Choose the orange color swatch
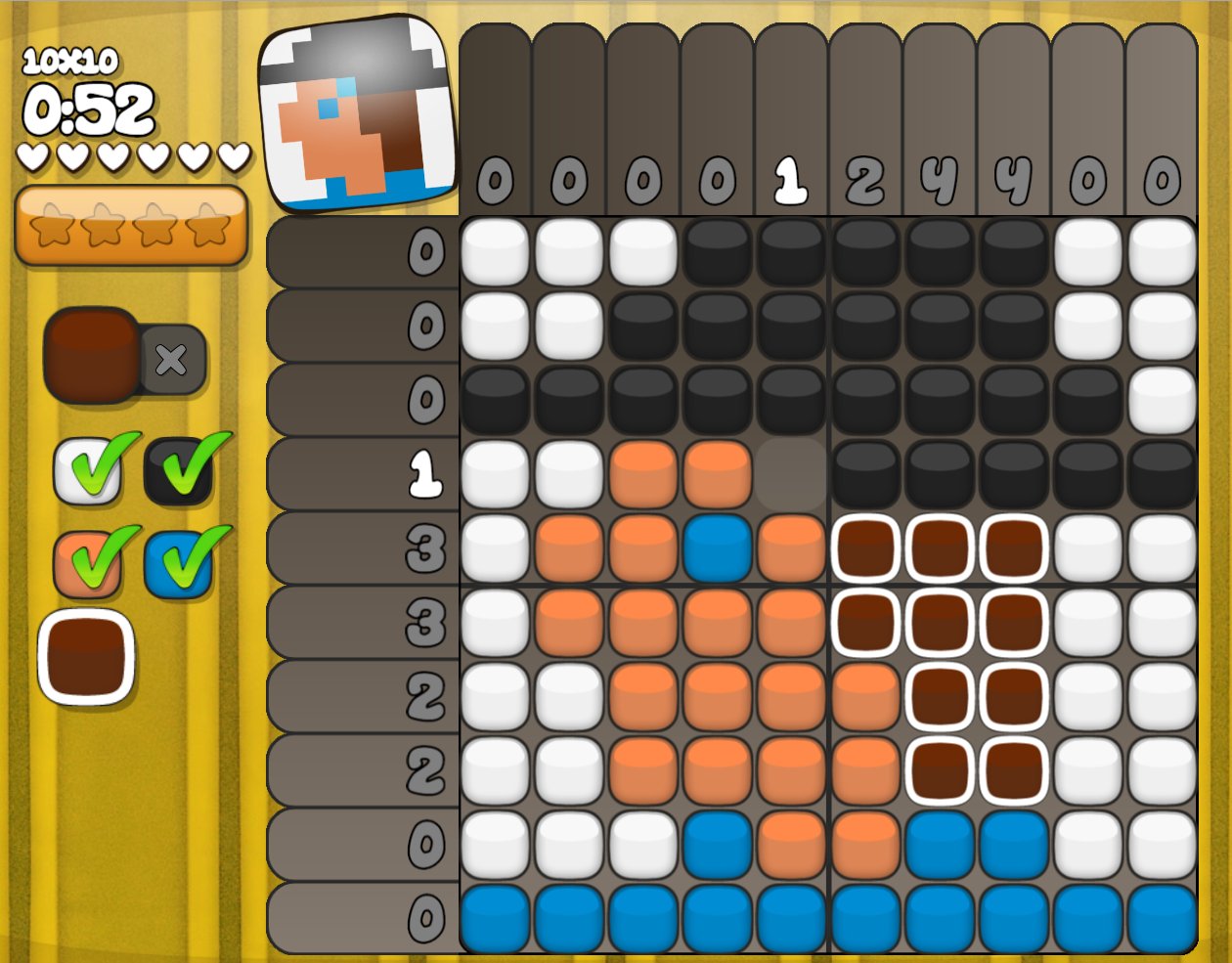Image resolution: width=1232 pixels, height=963 pixels. pos(87,564)
